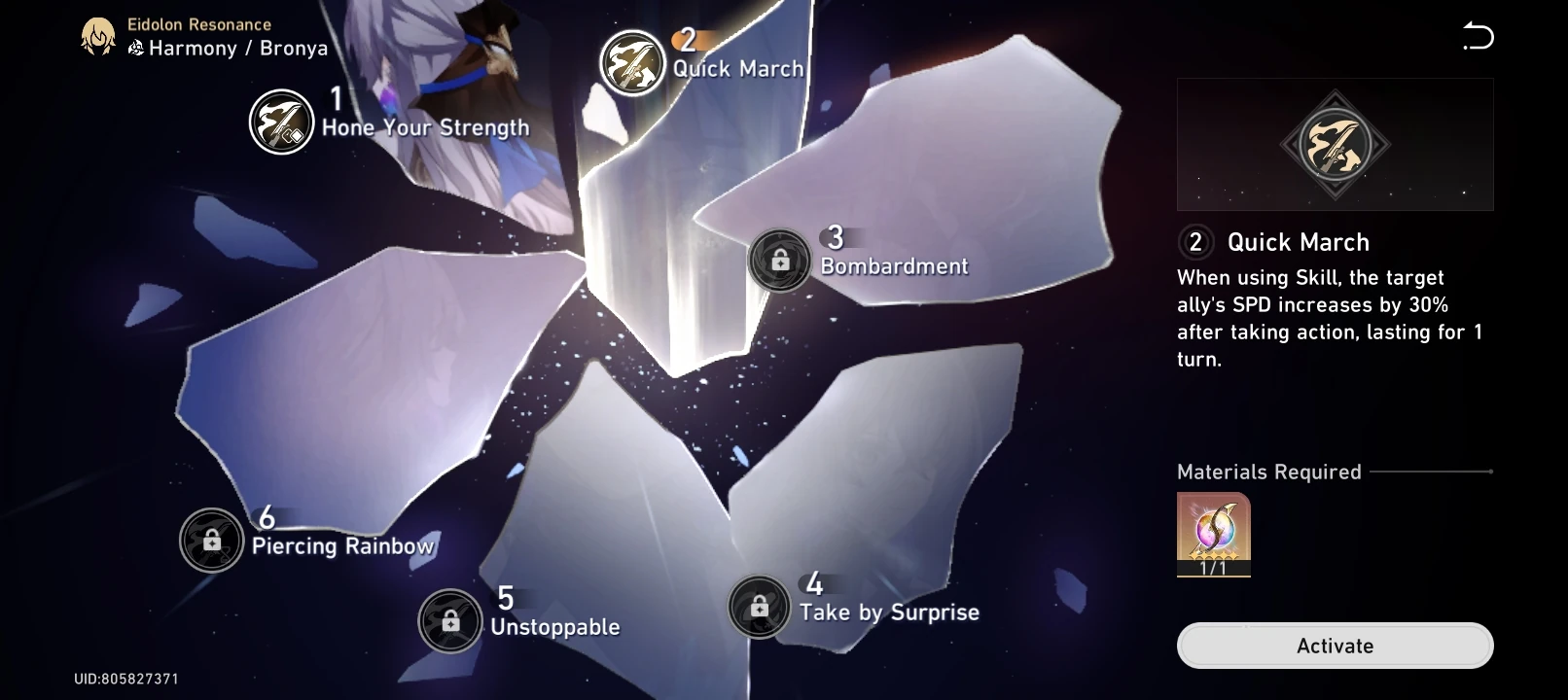Click the Activate button

coord(1335,645)
